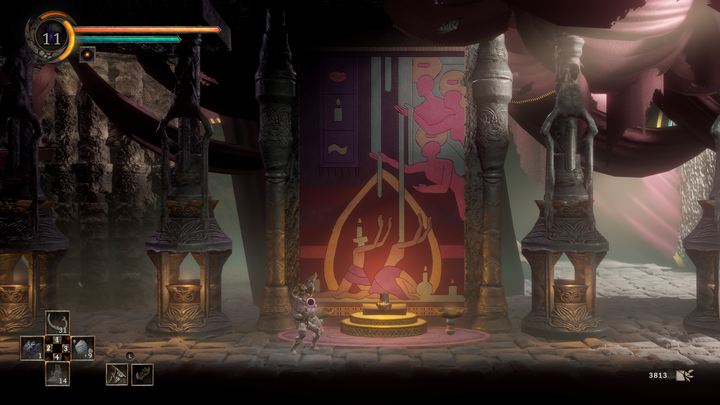Select the bottom quick slot showing 14
The height and width of the screenshot is (405, 720).
57,373
